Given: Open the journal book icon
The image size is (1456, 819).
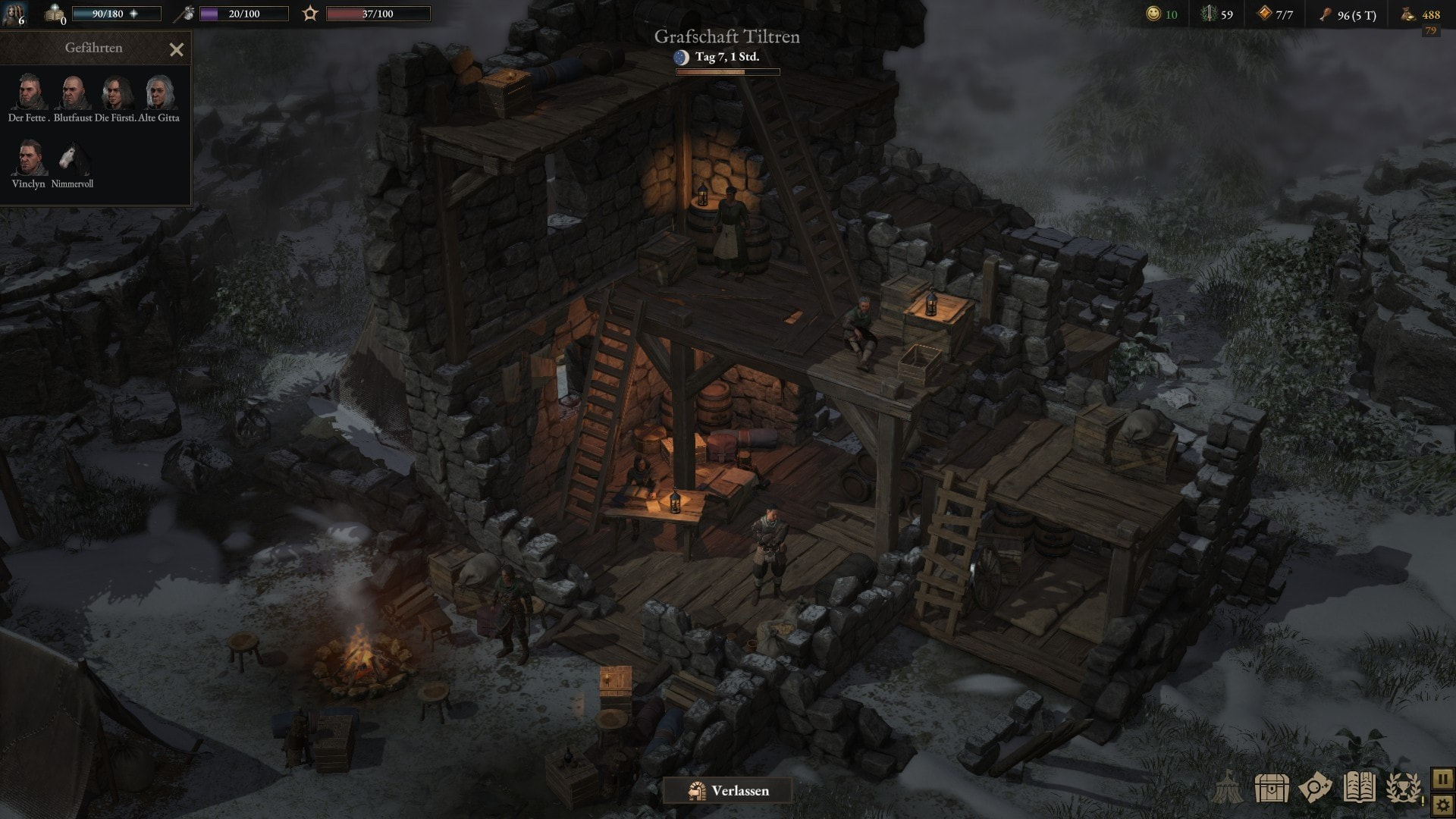Looking at the screenshot, I should click(1359, 788).
